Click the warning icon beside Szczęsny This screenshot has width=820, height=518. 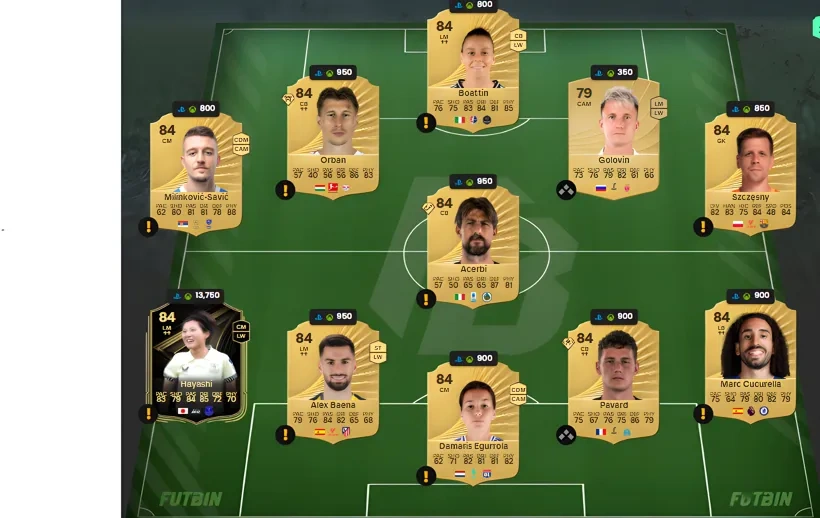[x=703, y=227]
